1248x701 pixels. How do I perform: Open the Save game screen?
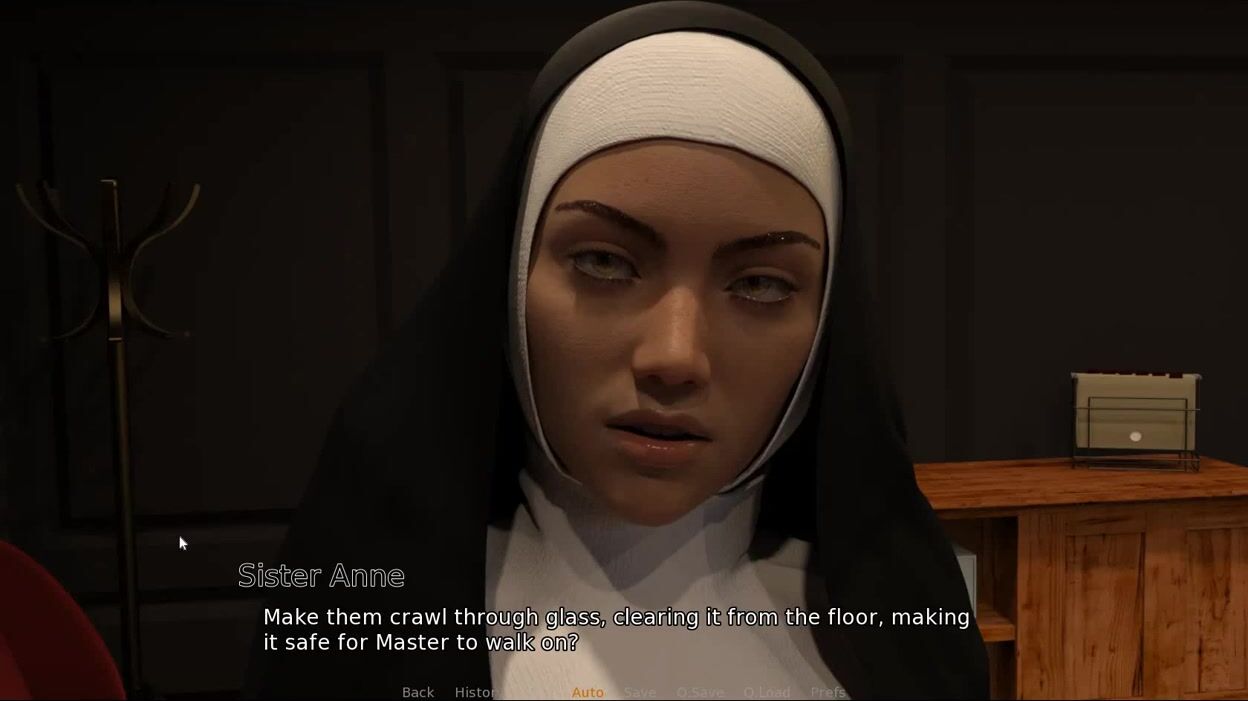tap(640, 692)
